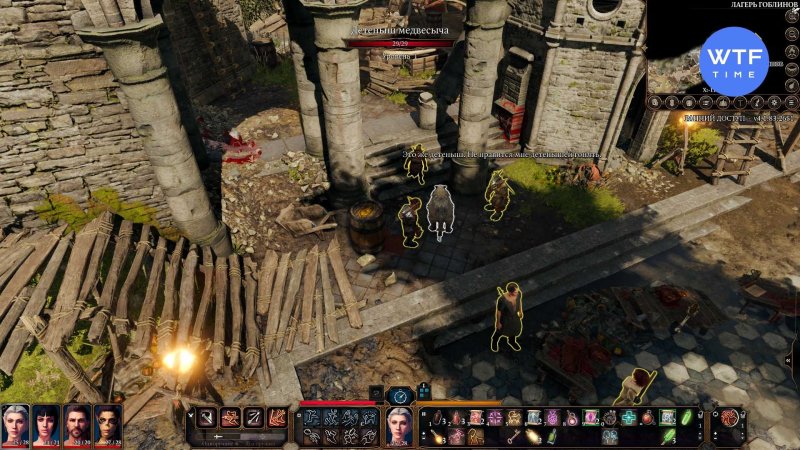Screen dimensions: 800x450
Task: Use the green cross healing ability in hotbar
Action: pos(627,417)
